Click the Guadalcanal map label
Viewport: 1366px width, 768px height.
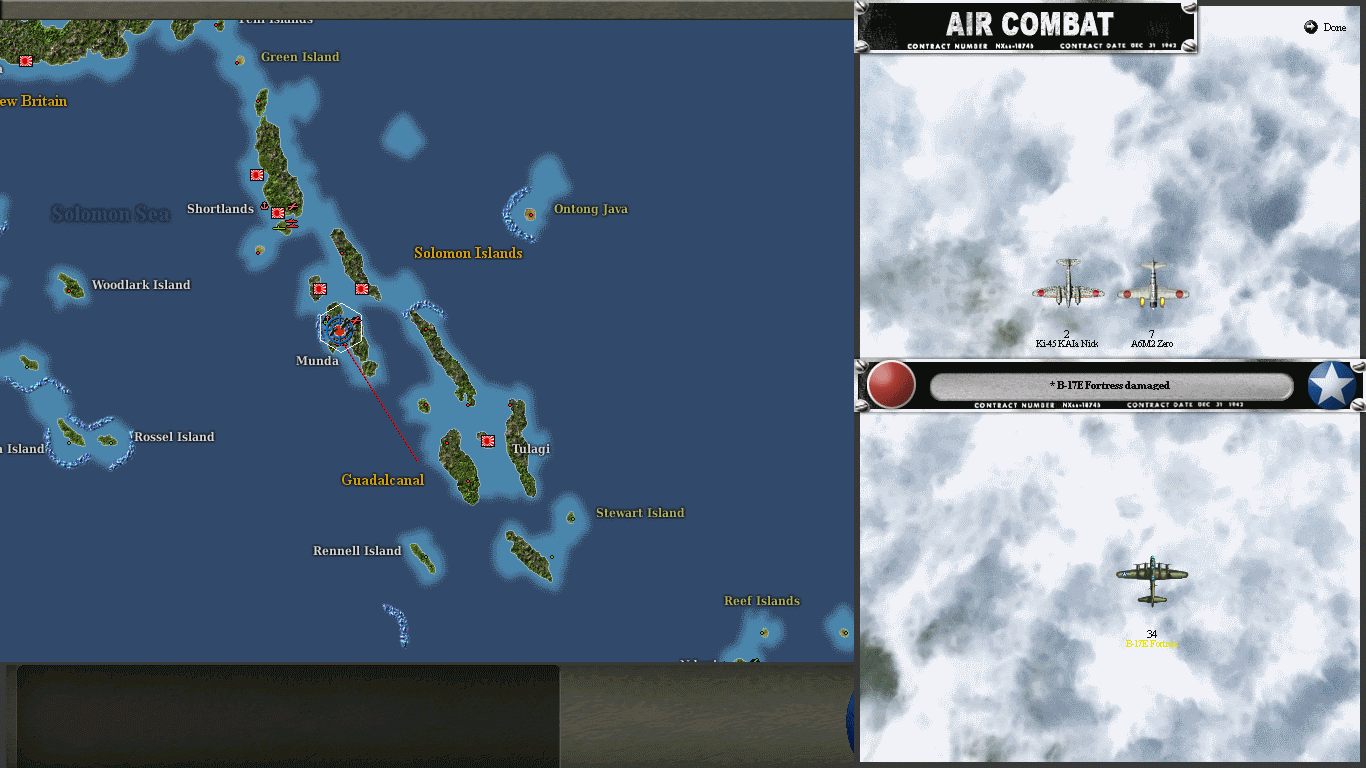(381, 480)
